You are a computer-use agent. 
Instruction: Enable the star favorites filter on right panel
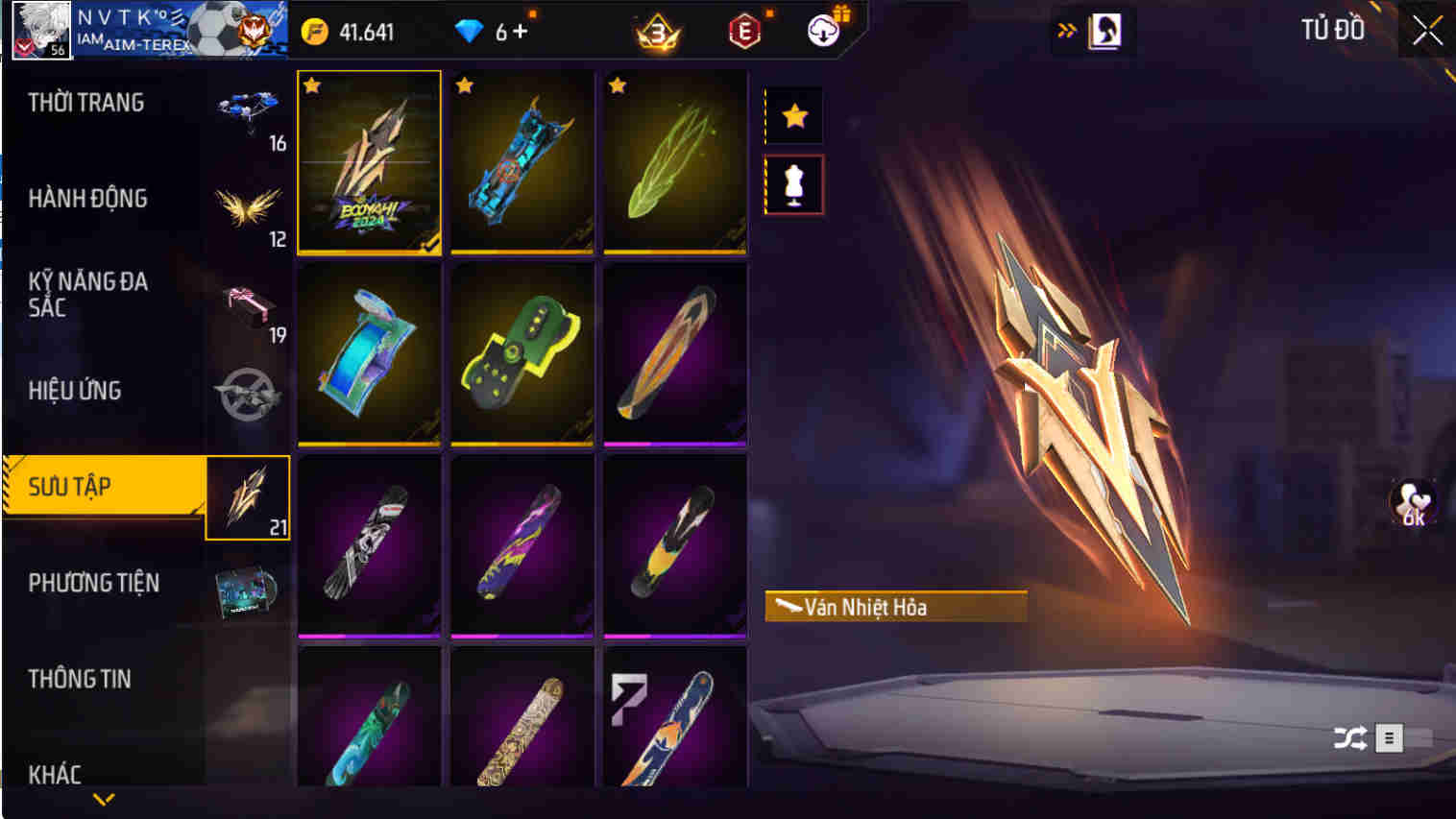tap(793, 115)
